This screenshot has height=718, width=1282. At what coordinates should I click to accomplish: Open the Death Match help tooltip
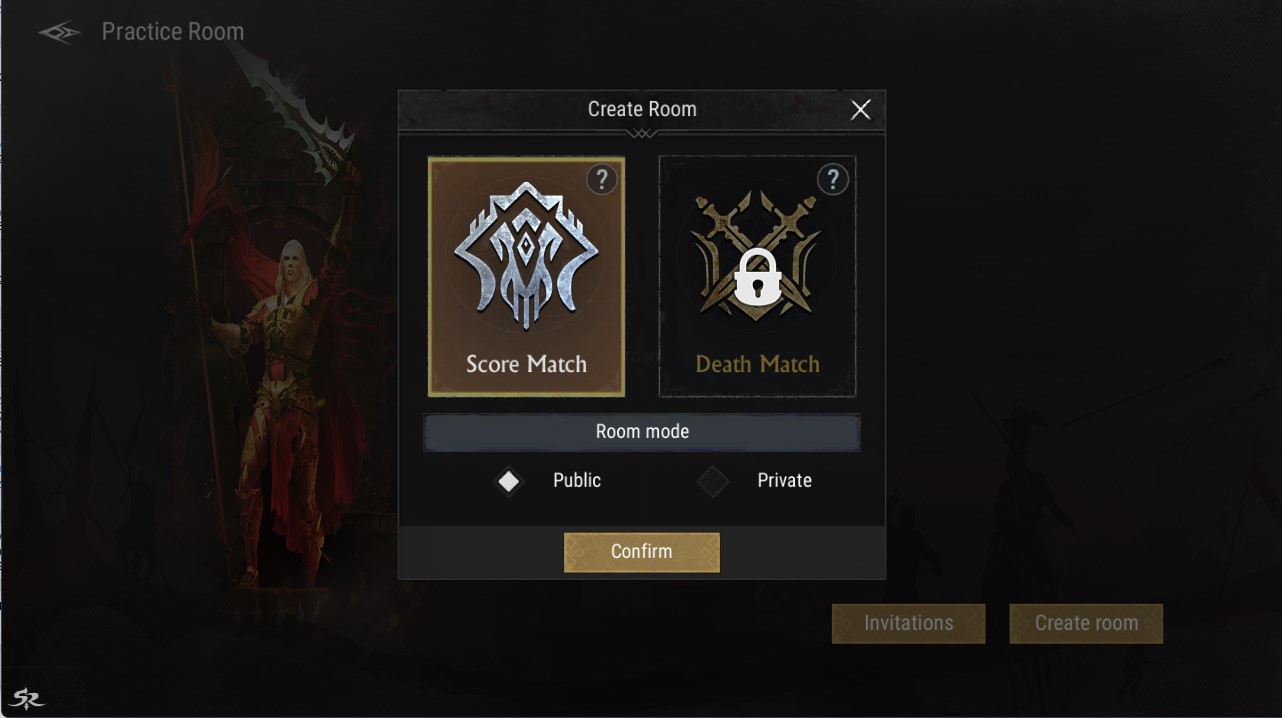tap(832, 180)
